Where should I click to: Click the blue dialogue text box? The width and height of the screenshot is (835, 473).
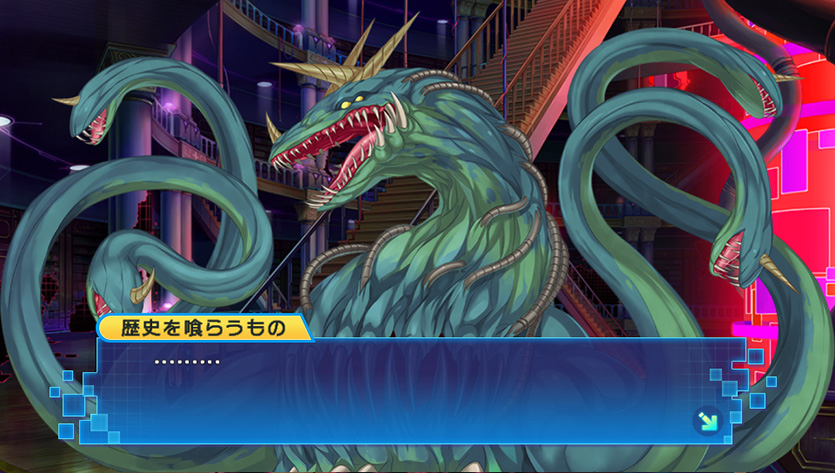(420, 390)
